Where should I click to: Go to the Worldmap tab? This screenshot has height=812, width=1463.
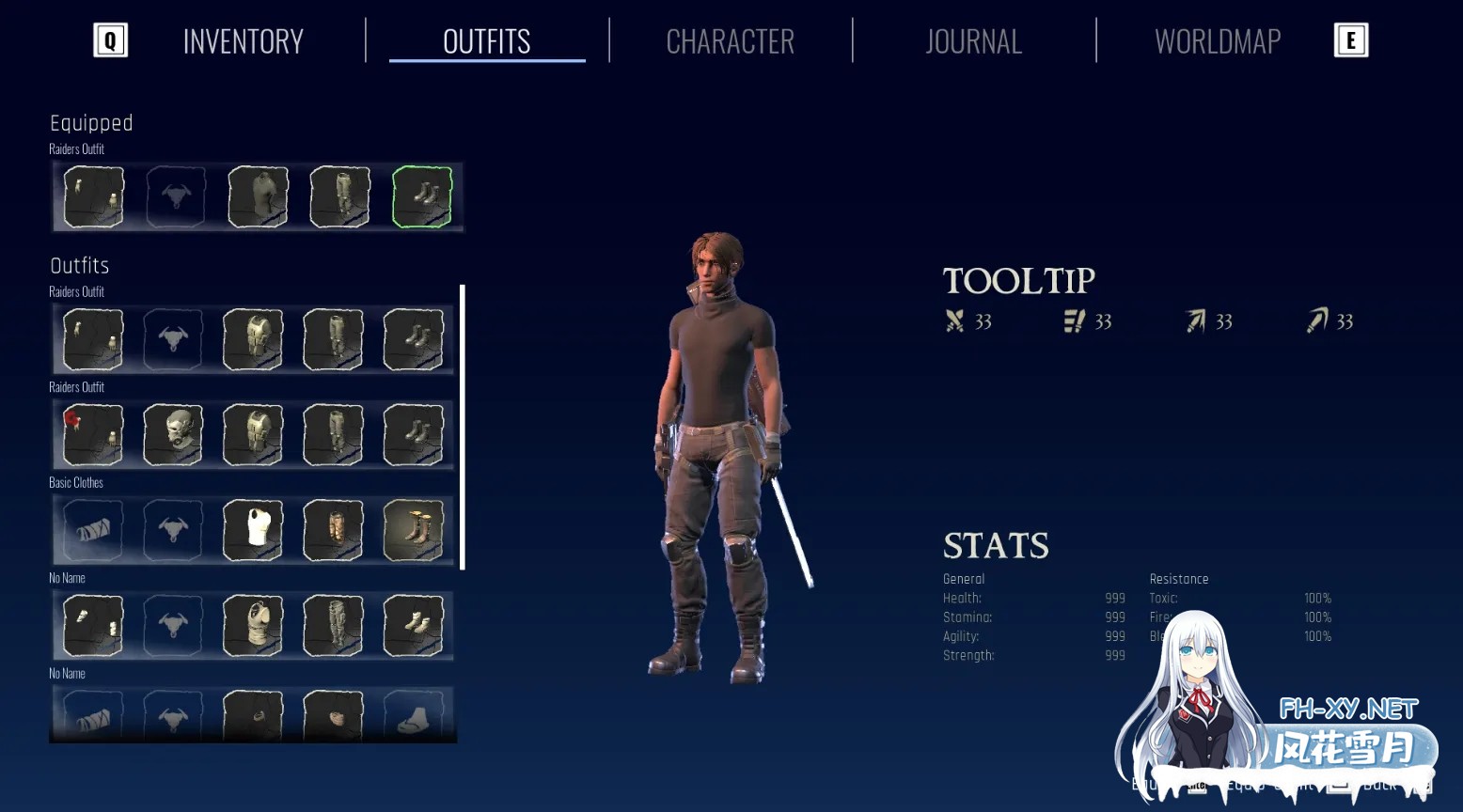pos(1217,41)
